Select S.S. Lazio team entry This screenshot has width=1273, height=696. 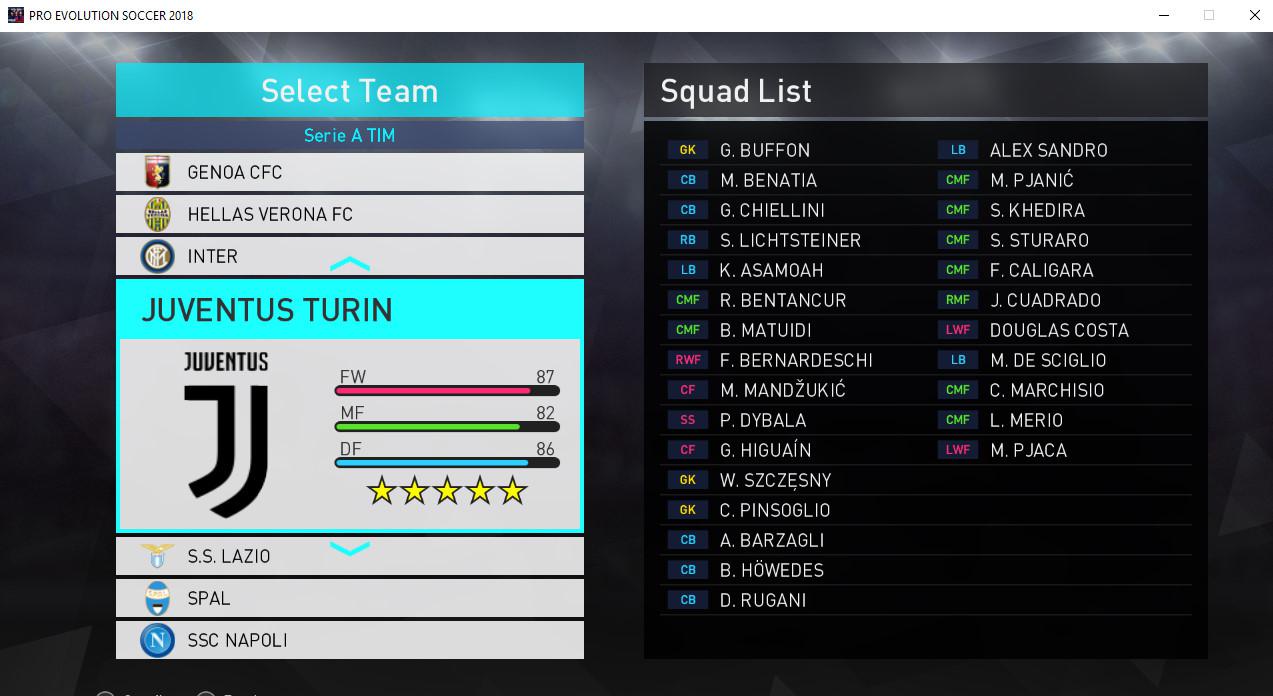point(349,556)
